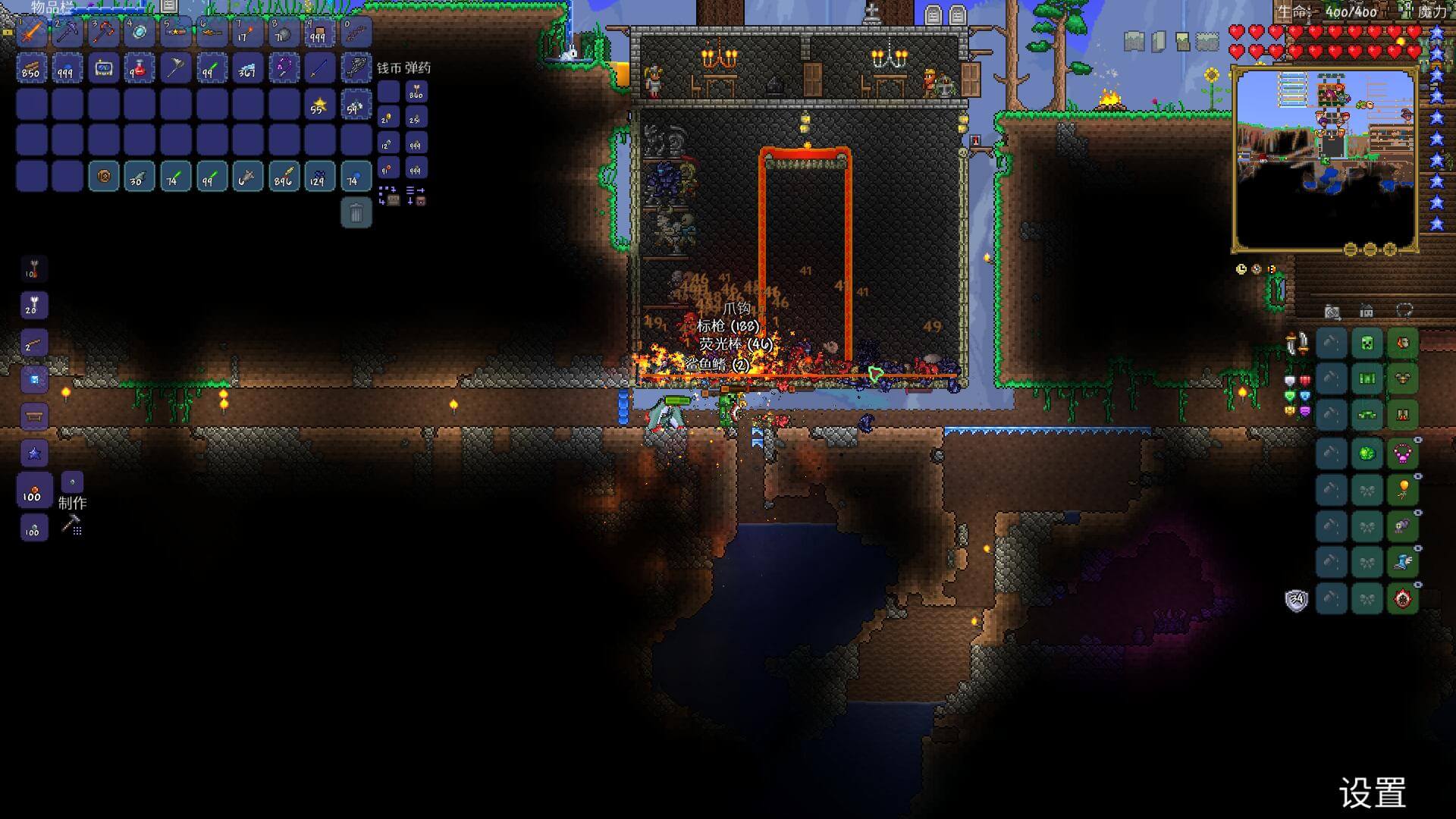Click the winged boots accessory slot

1403,562
